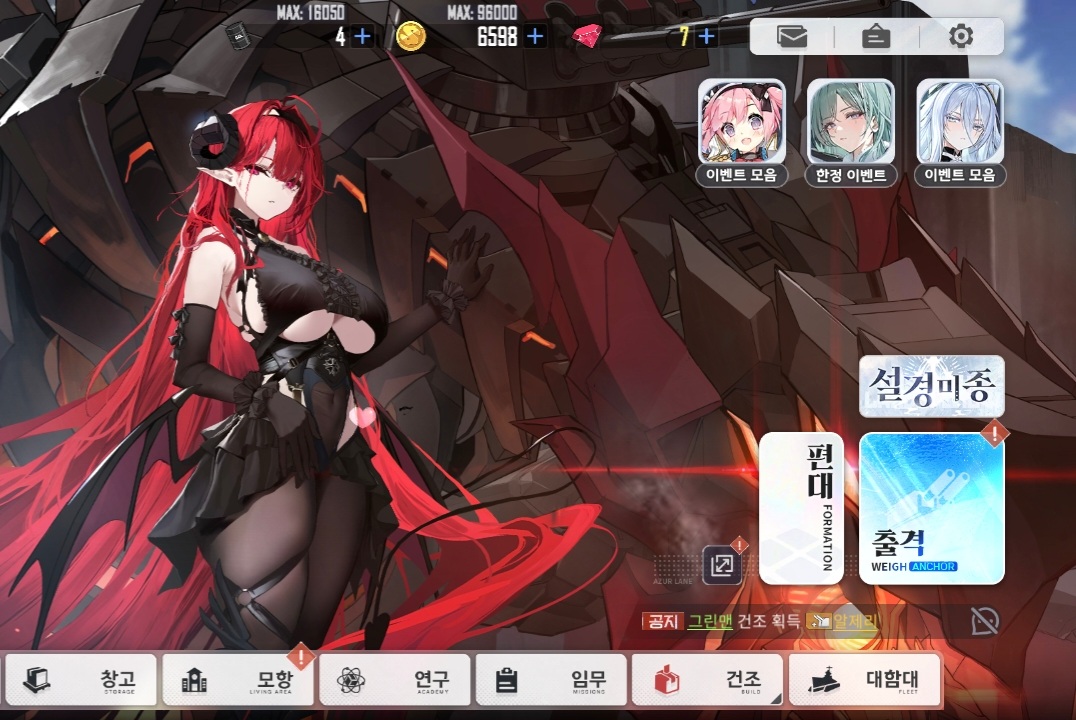The height and width of the screenshot is (720, 1076).
Task: Open pink-haired girl 이벤트 모음 thumbnail
Action: click(x=742, y=132)
